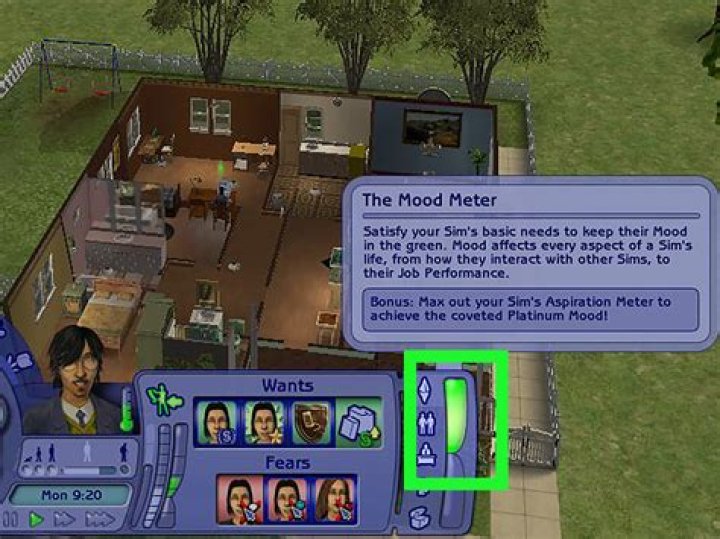Click the green play speed button
This screenshot has height=539, width=720.
pos(36,519)
